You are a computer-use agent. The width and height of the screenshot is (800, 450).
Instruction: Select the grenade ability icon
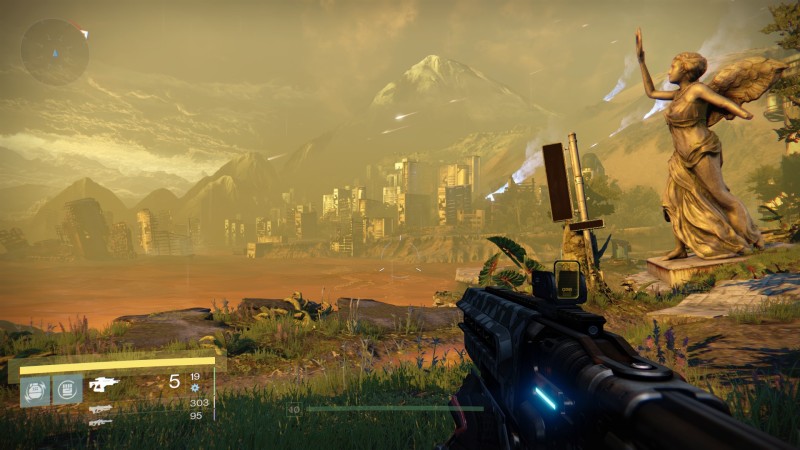pos(35,389)
